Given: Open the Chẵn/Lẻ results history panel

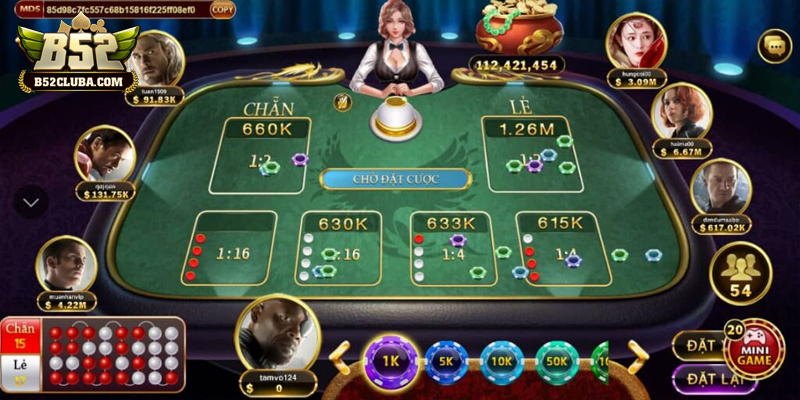Looking at the screenshot, I should point(93,353).
